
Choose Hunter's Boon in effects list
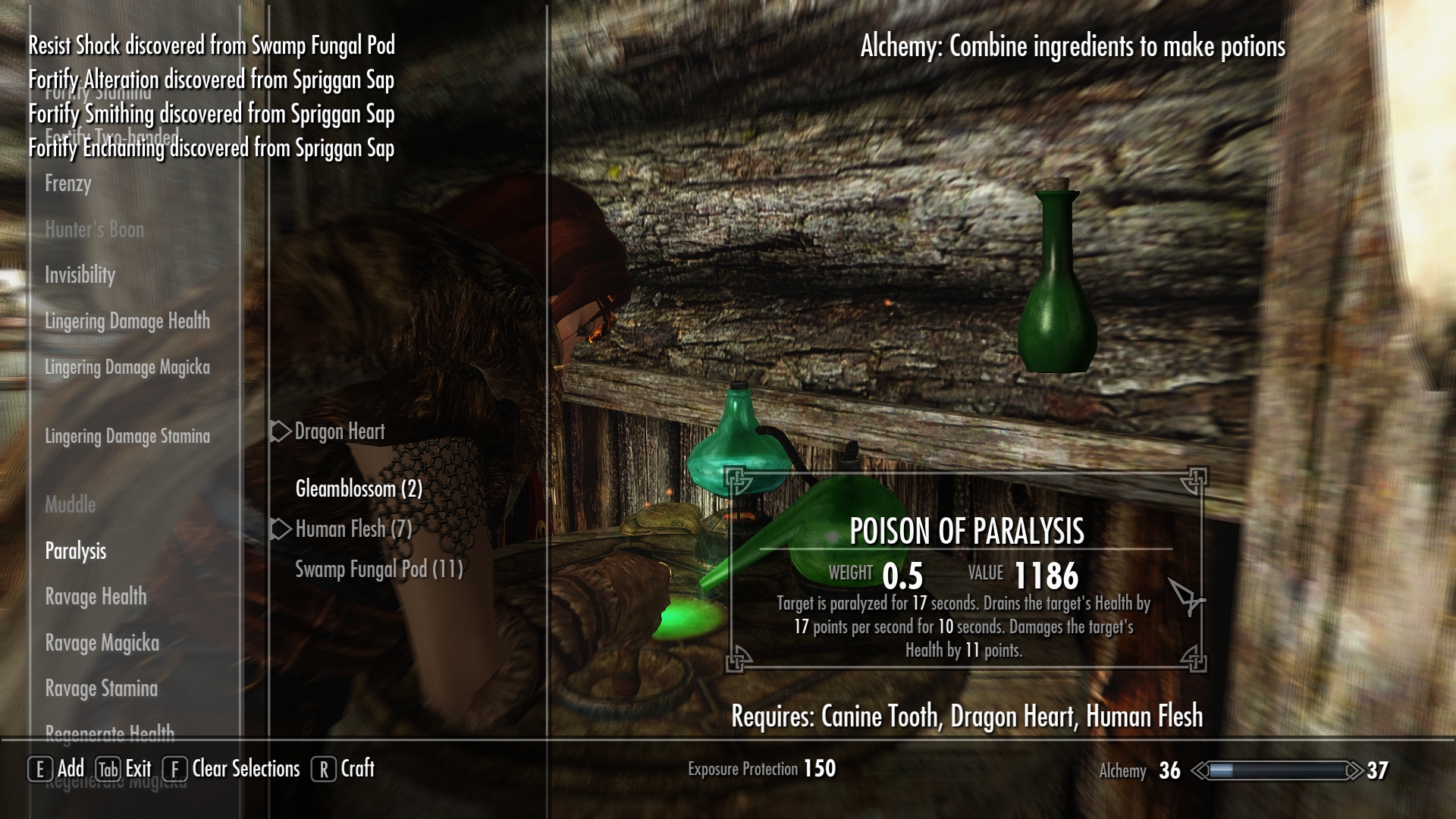click(x=94, y=230)
